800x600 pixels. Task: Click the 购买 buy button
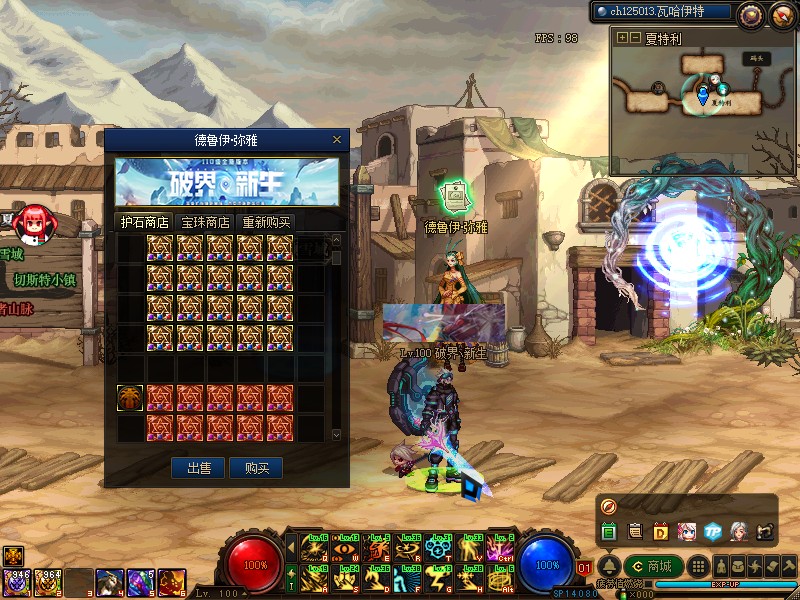click(256, 468)
